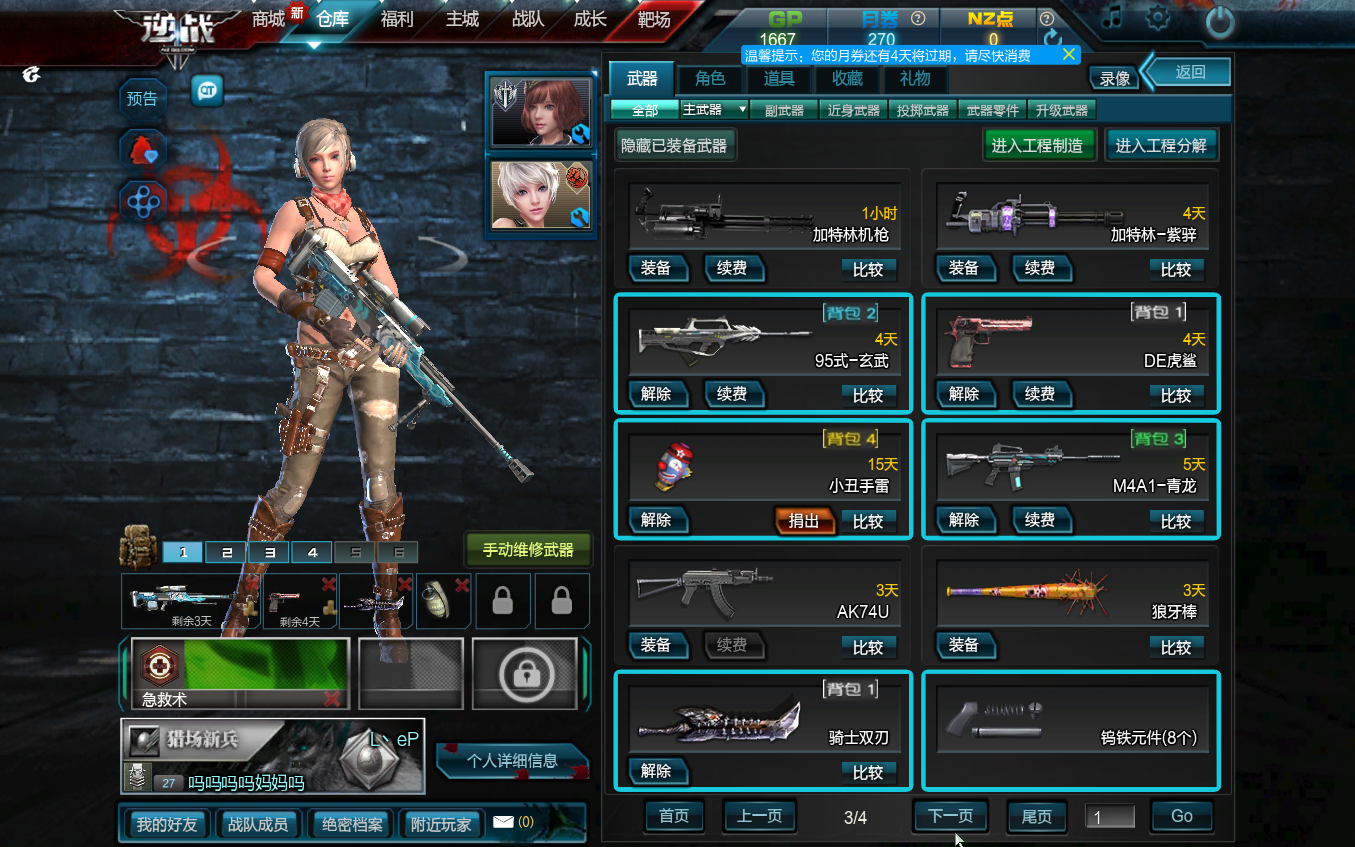This screenshot has height=847, width=1355.
Task: Open 进入工程分解 dismantling
Action: (x=1161, y=145)
